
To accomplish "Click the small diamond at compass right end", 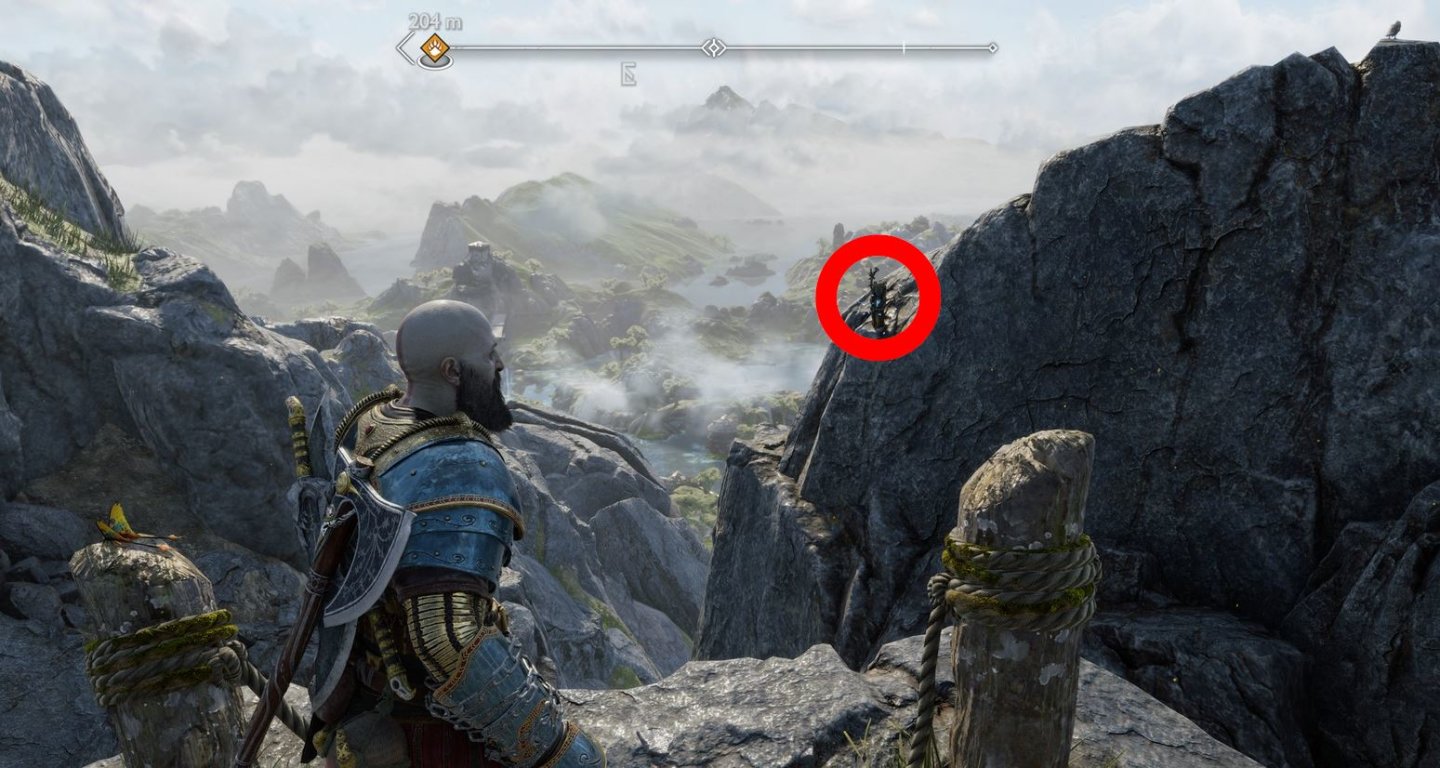I will point(992,47).
